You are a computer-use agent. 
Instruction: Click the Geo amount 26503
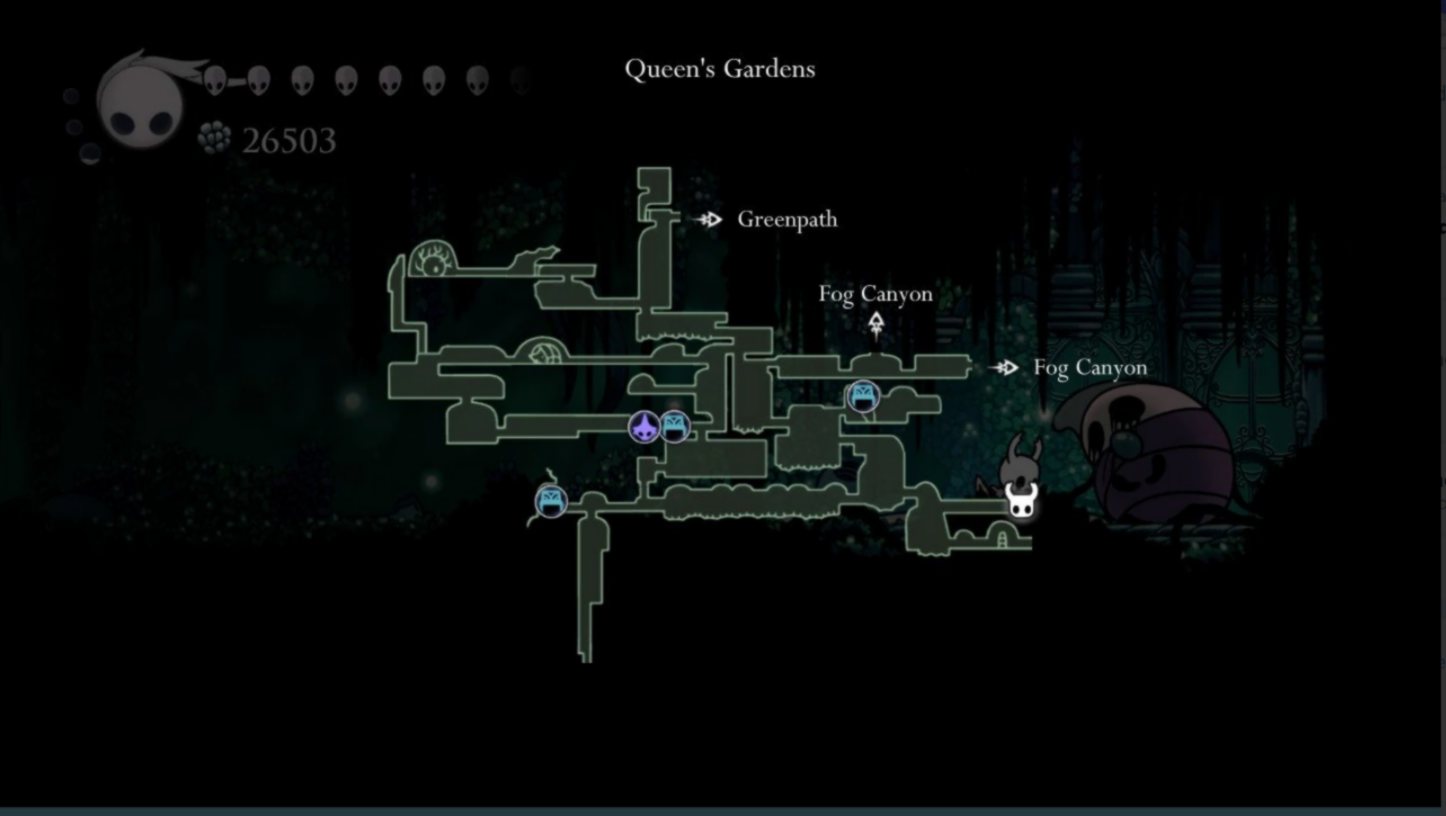point(288,140)
